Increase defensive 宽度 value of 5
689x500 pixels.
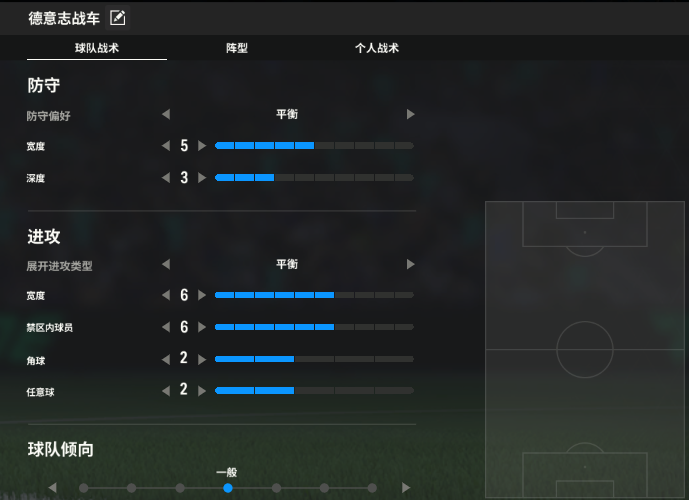[202, 146]
